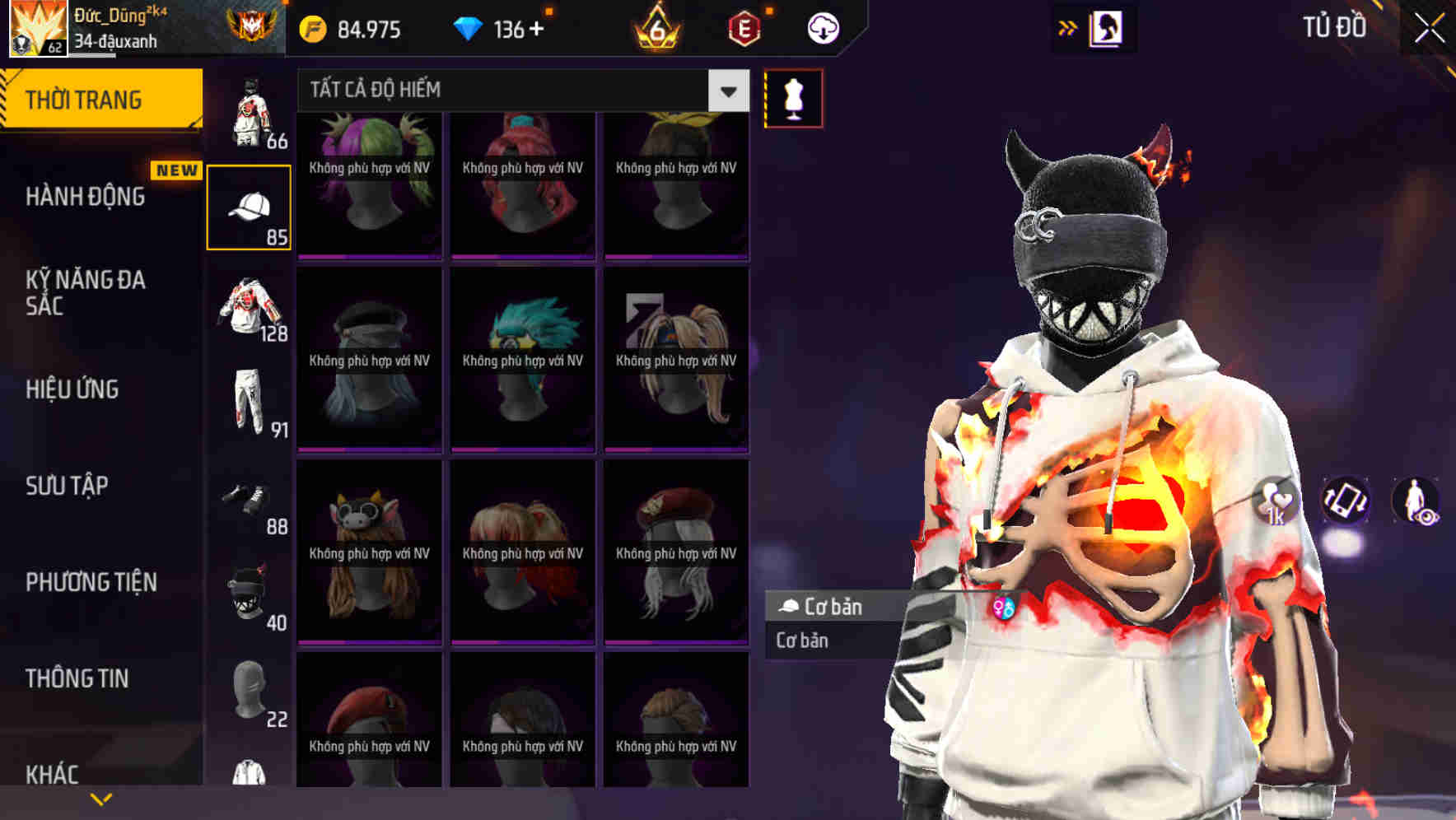Select the PHƯƠNG TIỆN category tab

pos(91,581)
